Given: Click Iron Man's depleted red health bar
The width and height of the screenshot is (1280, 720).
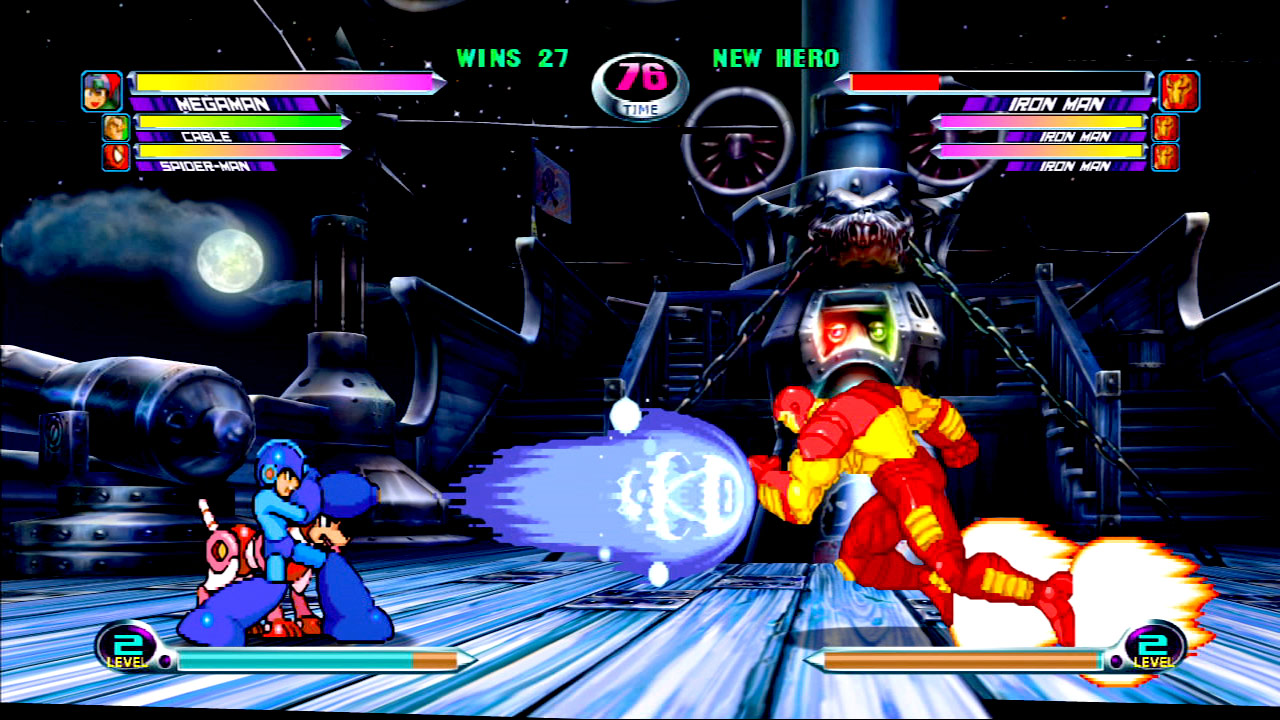Looking at the screenshot, I should point(895,80).
